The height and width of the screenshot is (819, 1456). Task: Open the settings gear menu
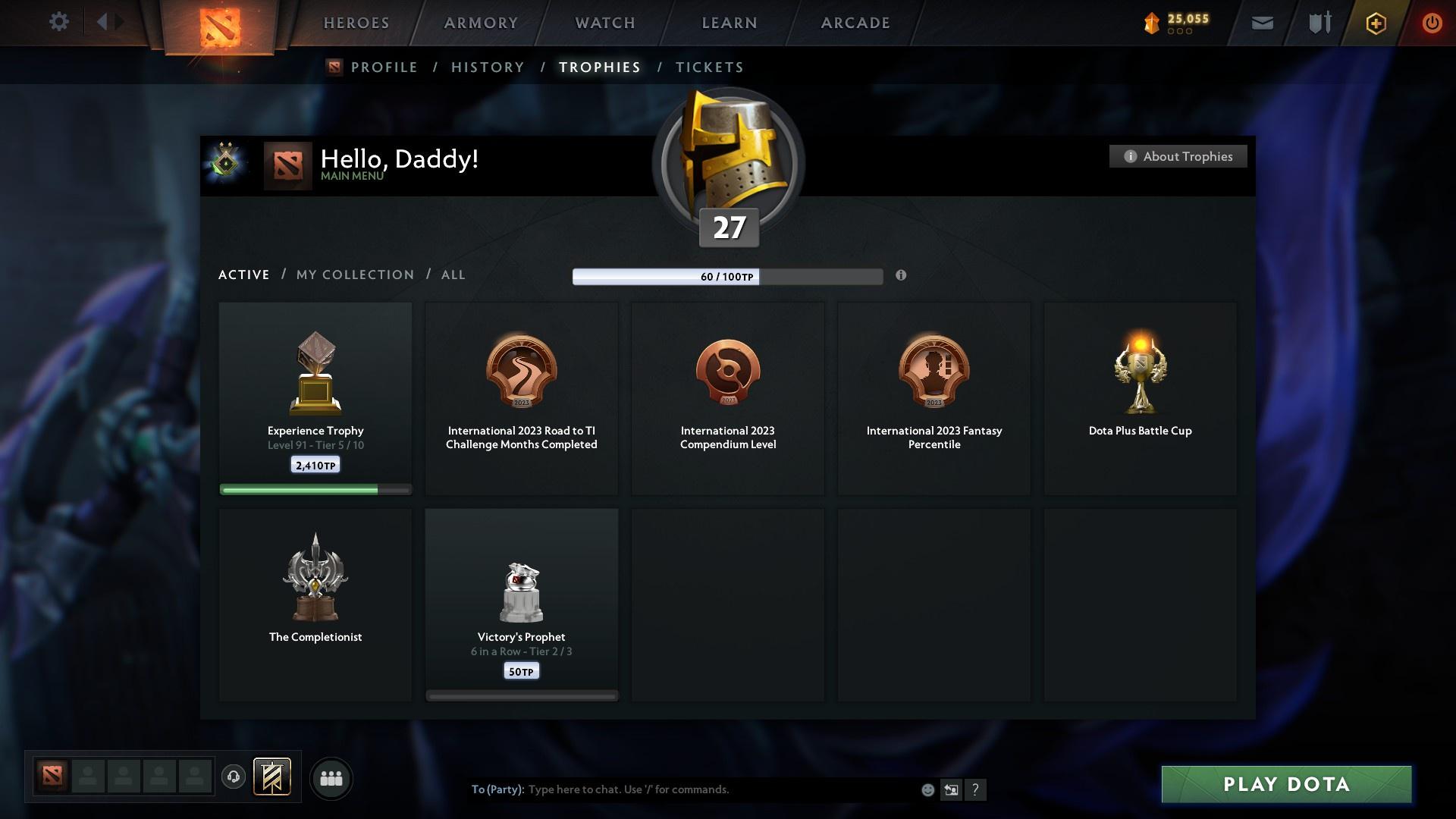pyautogui.click(x=59, y=22)
